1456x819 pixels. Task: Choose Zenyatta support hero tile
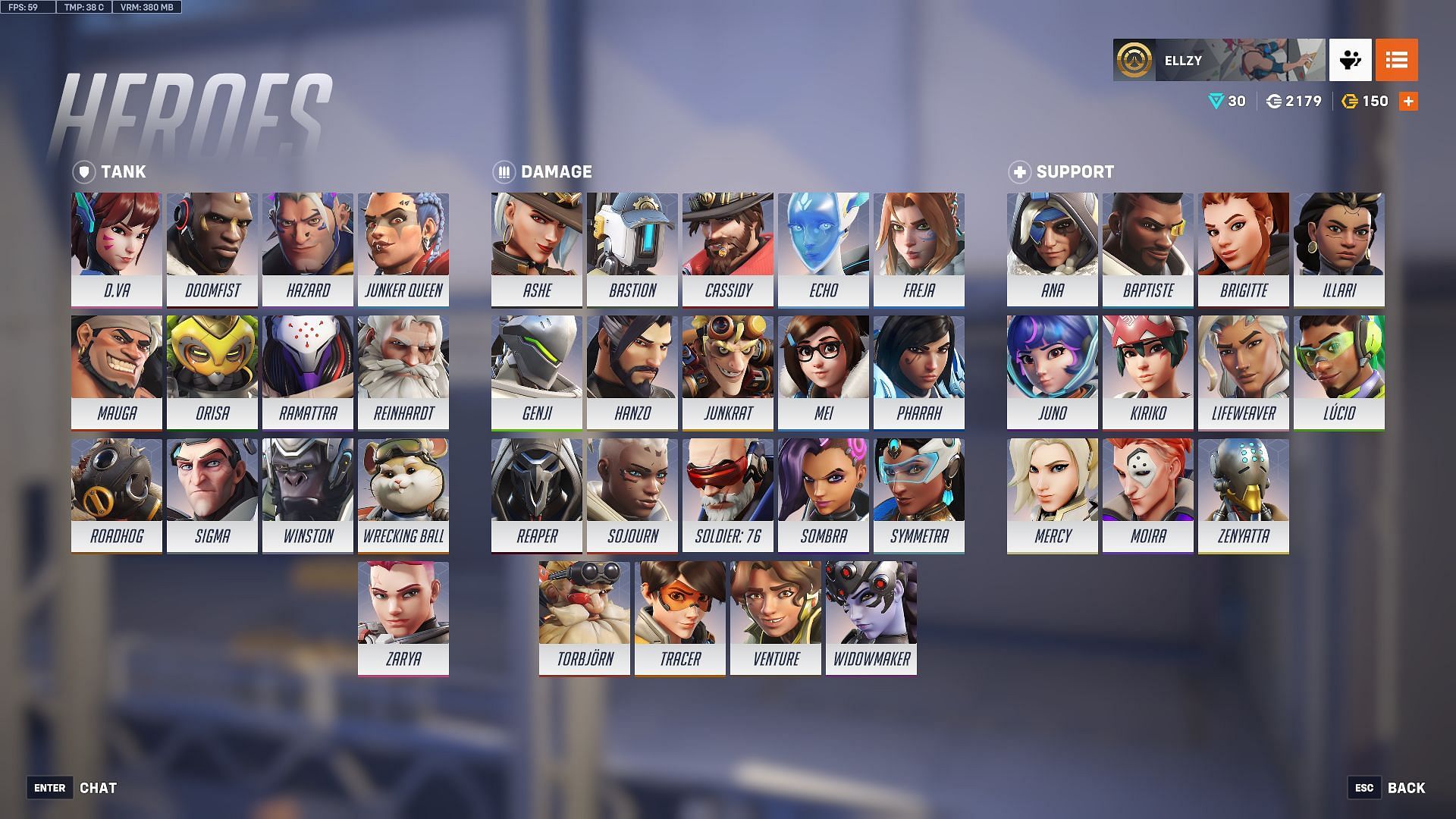[1243, 494]
